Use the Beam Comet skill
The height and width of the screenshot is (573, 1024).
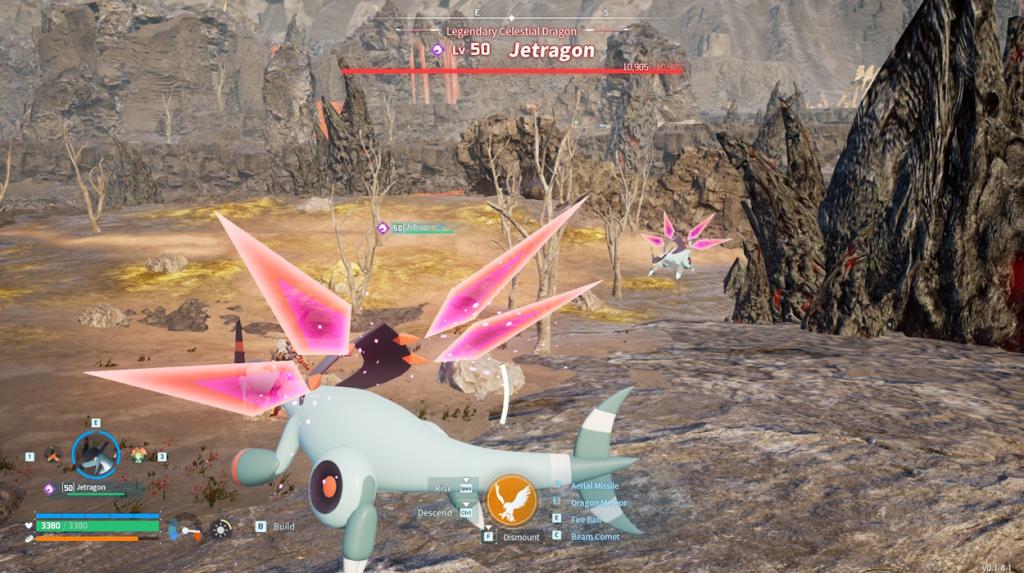coord(594,537)
